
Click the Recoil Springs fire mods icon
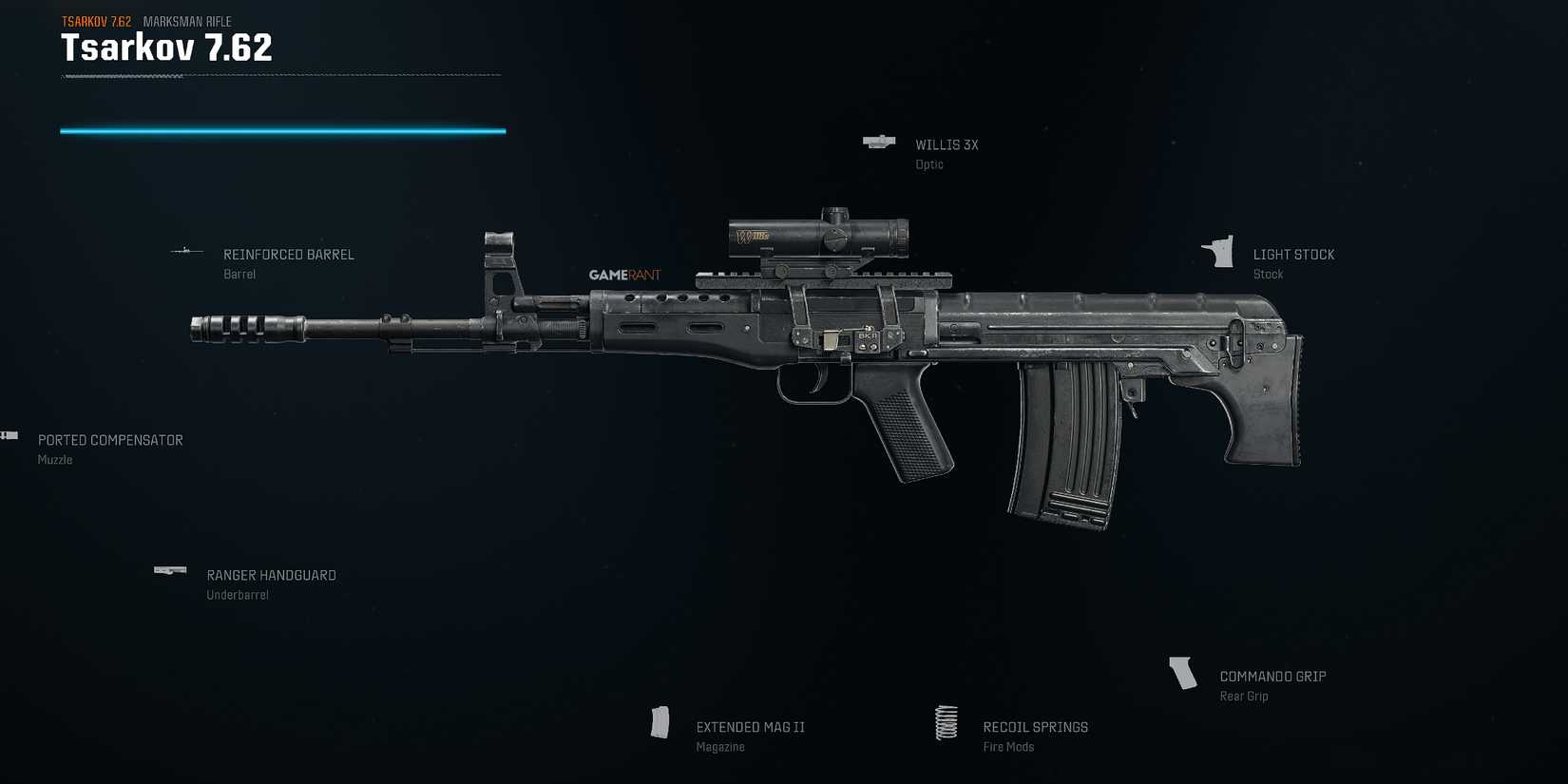click(x=946, y=722)
